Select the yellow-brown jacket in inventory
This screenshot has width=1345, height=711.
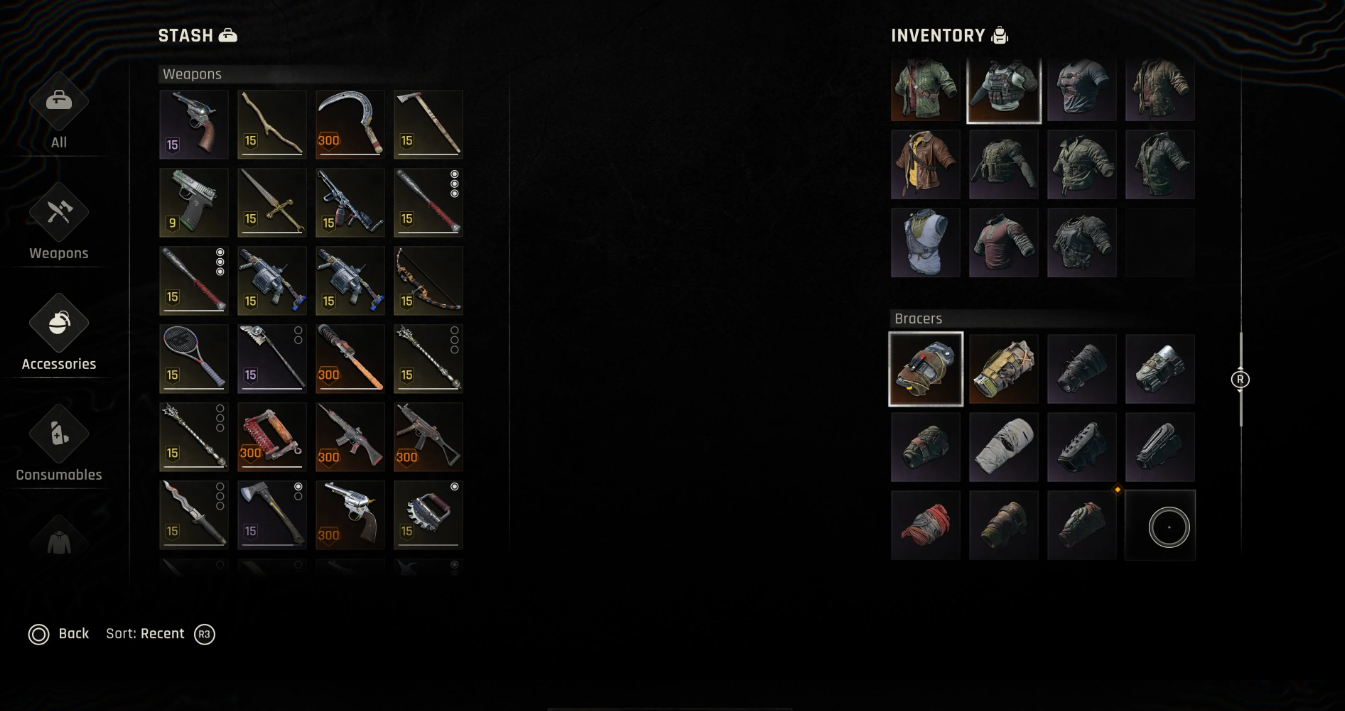[x=926, y=164]
